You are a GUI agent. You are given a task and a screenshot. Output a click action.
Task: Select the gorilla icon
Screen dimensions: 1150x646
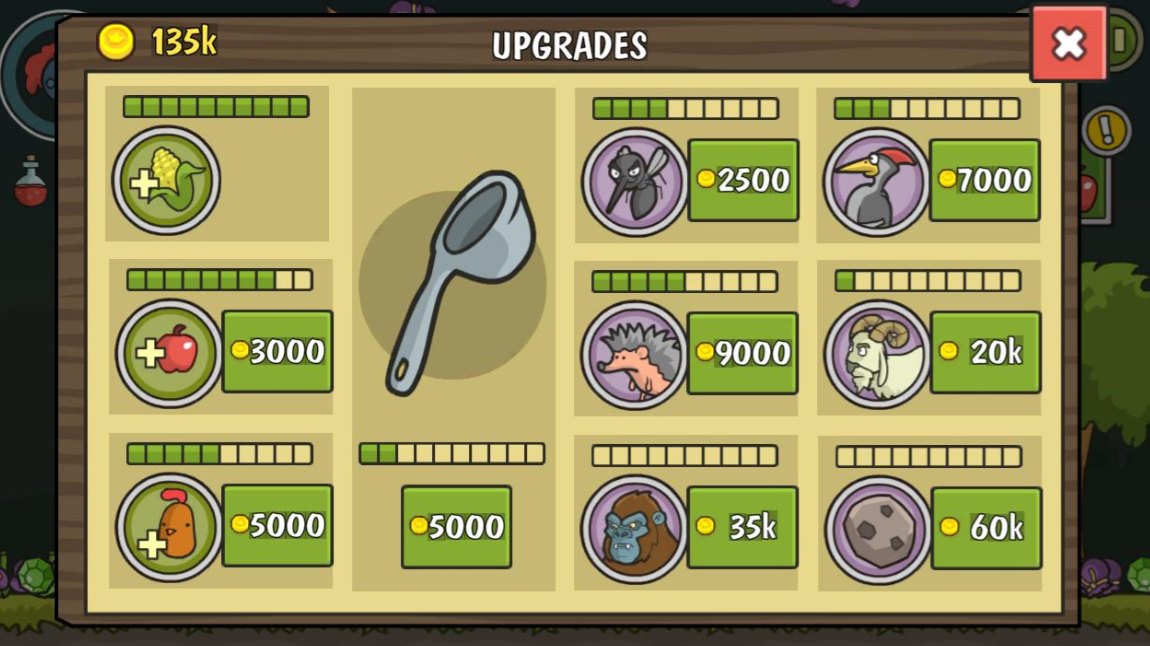[634, 528]
